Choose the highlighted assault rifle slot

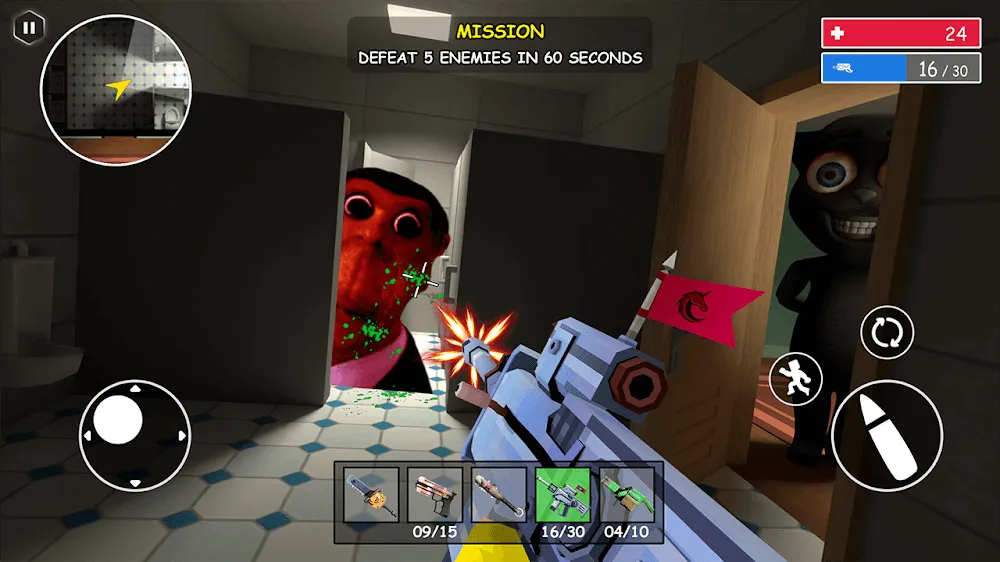click(563, 494)
